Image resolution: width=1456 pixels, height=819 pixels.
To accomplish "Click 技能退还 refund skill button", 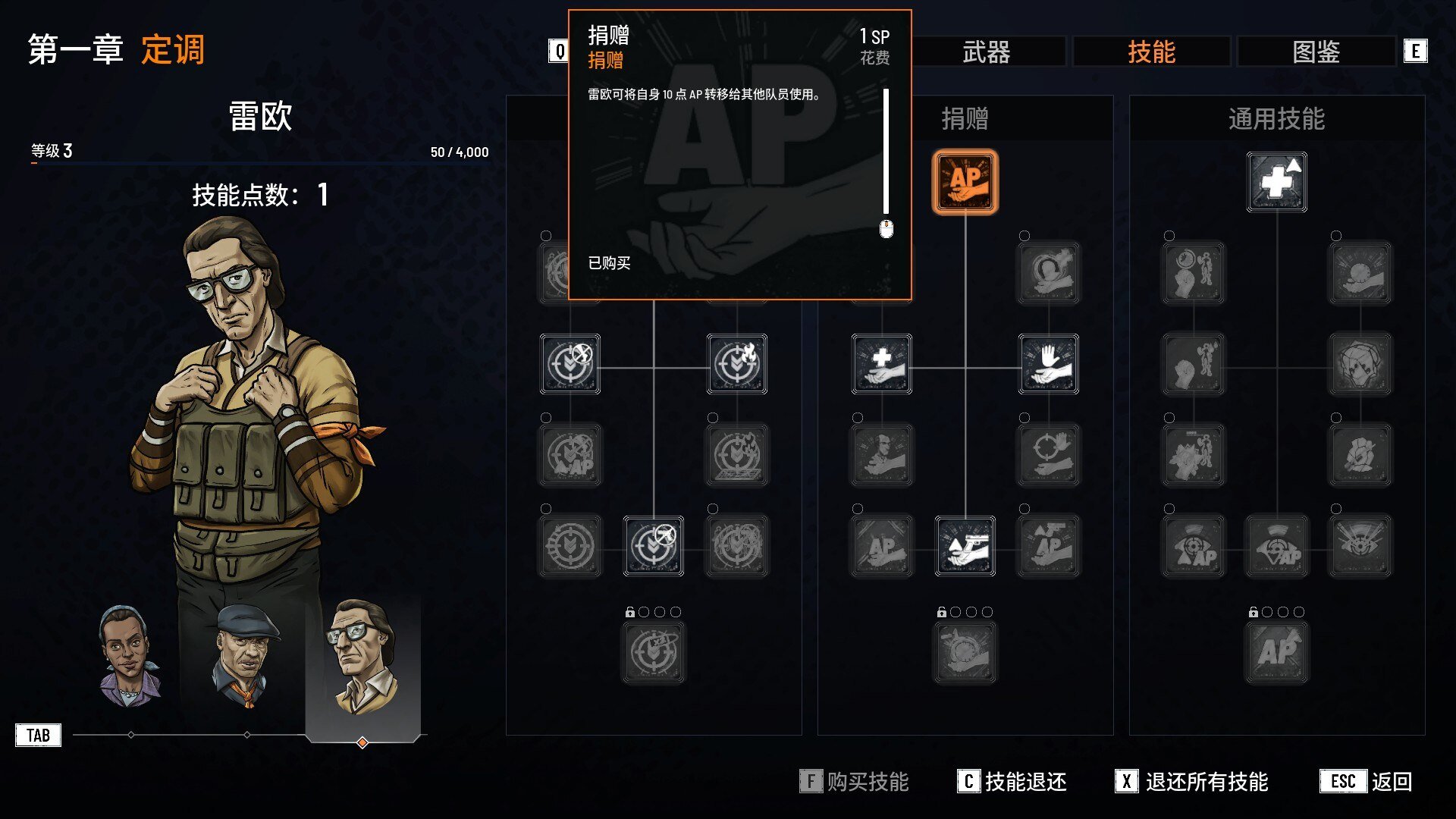I will (x=1012, y=781).
